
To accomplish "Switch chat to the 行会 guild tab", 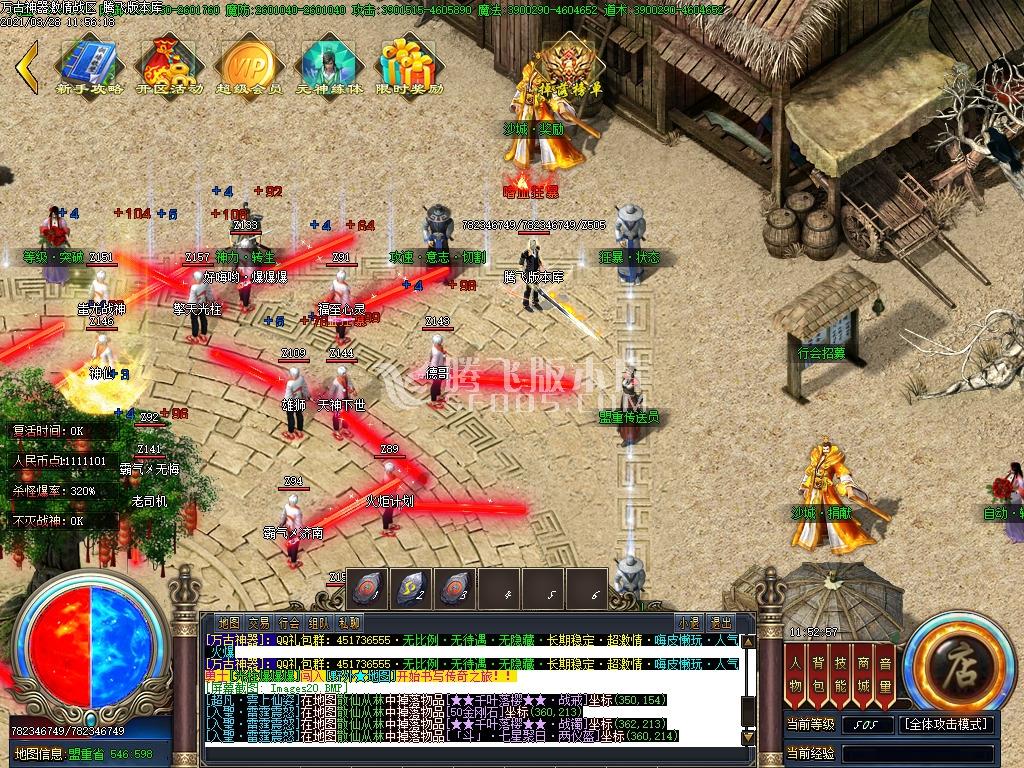I will (x=288, y=622).
